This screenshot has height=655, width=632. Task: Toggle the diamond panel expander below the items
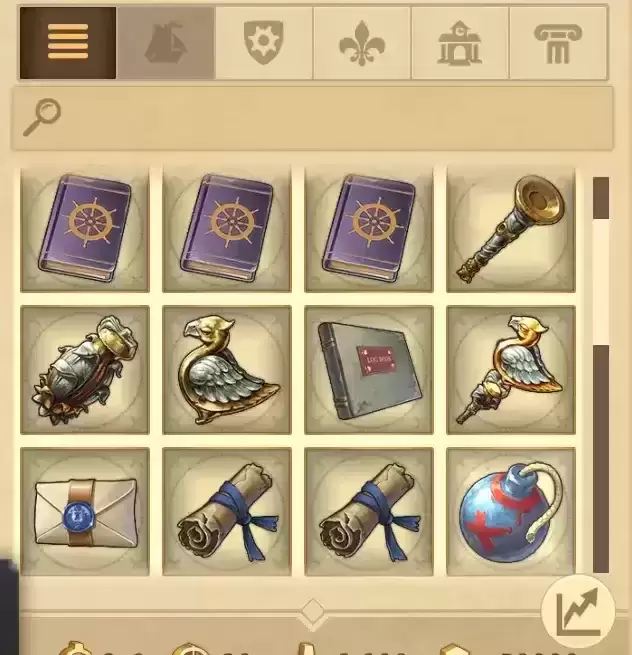coord(313,611)
